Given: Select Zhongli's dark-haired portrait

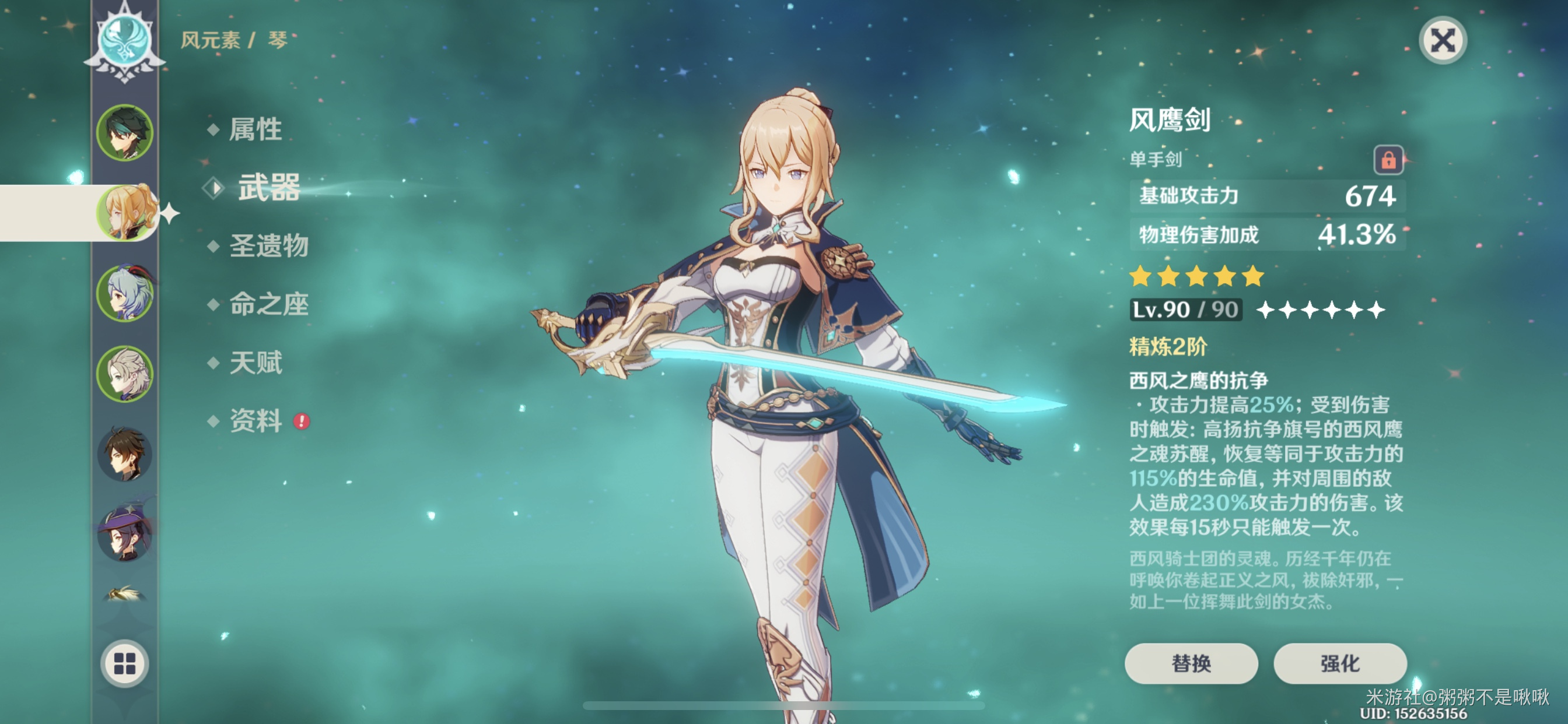Looking at the screenshot, I should [x=125, y=454].
